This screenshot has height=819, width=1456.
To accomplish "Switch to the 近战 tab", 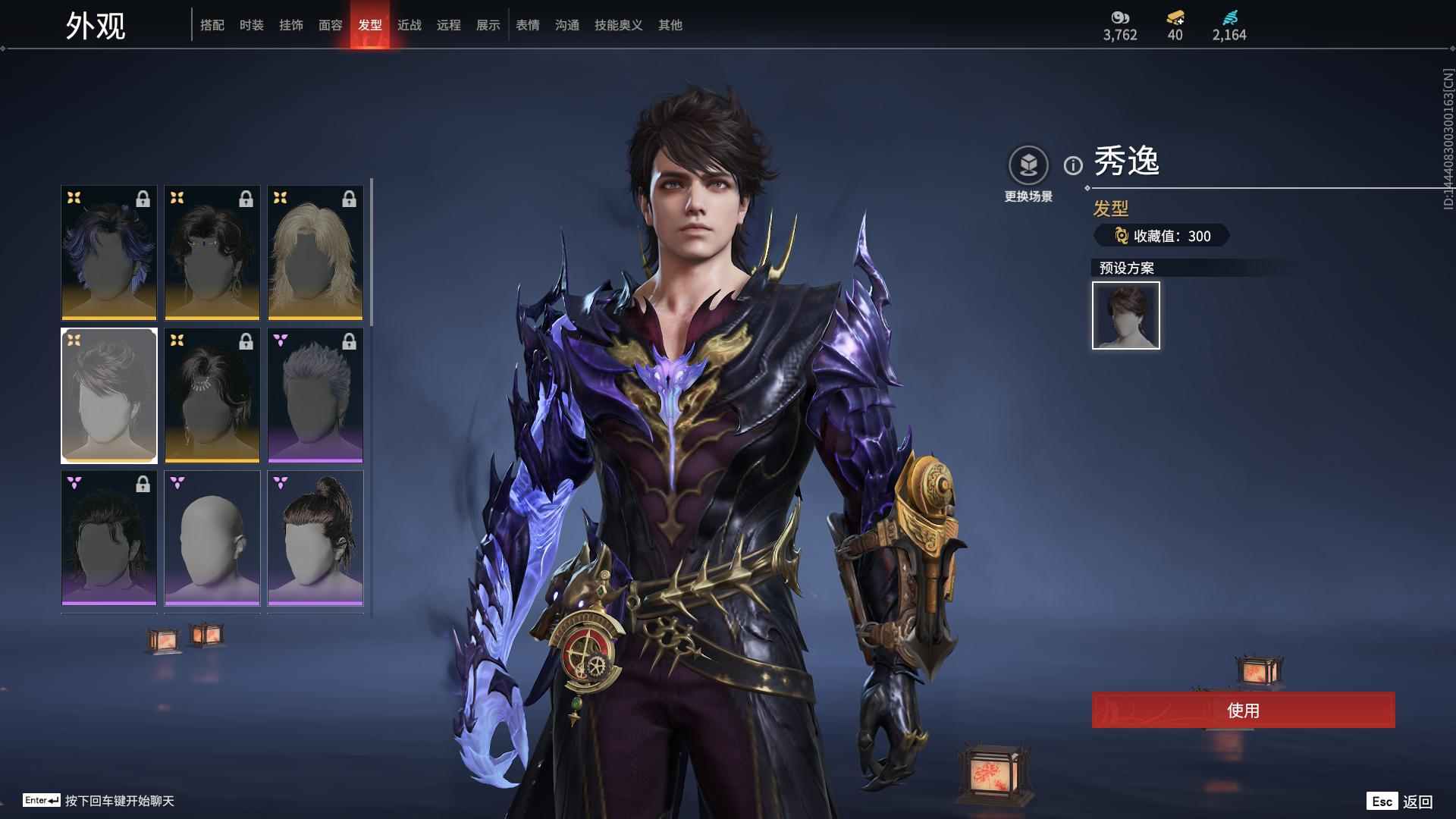I will click(x=409, y=25).
